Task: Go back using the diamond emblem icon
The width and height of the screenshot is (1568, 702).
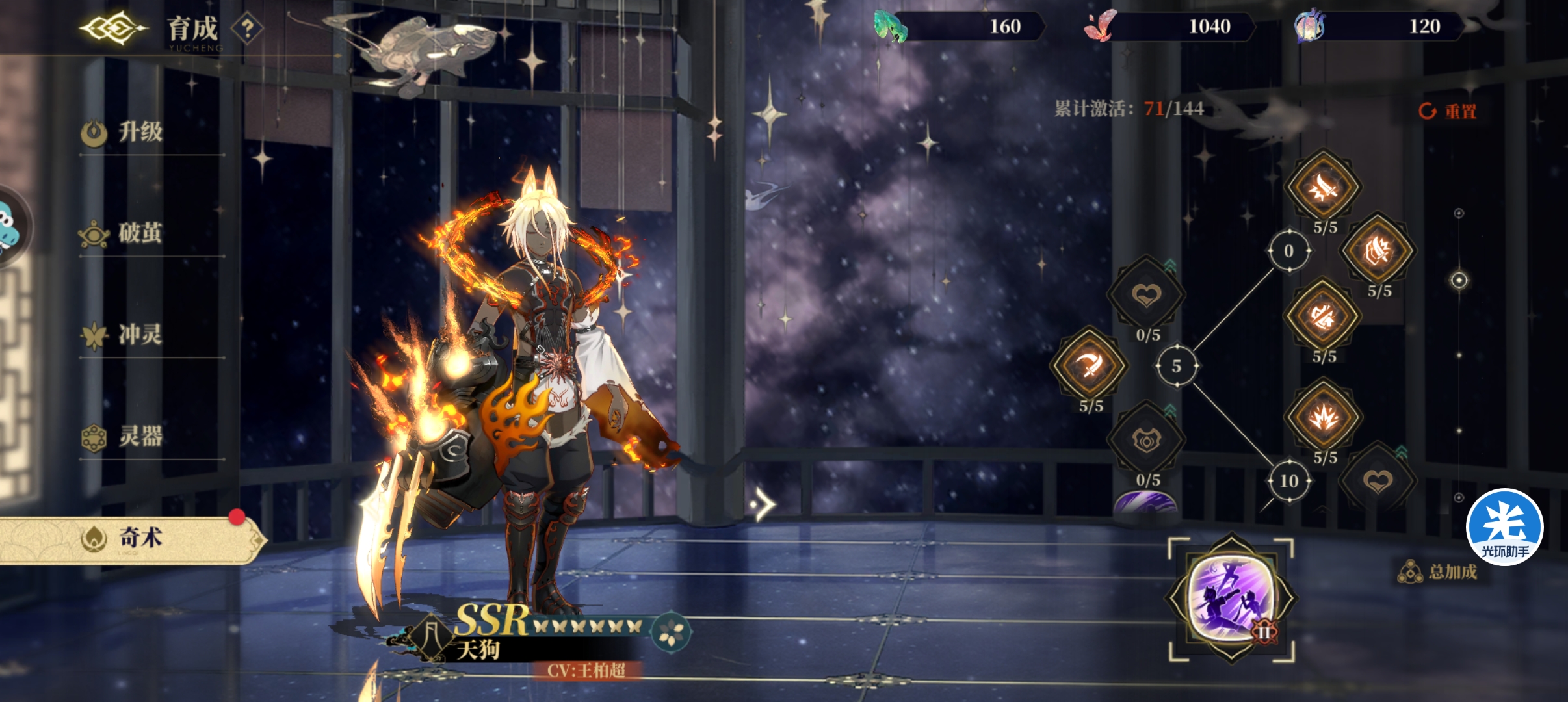Action: tap(113, 29)
